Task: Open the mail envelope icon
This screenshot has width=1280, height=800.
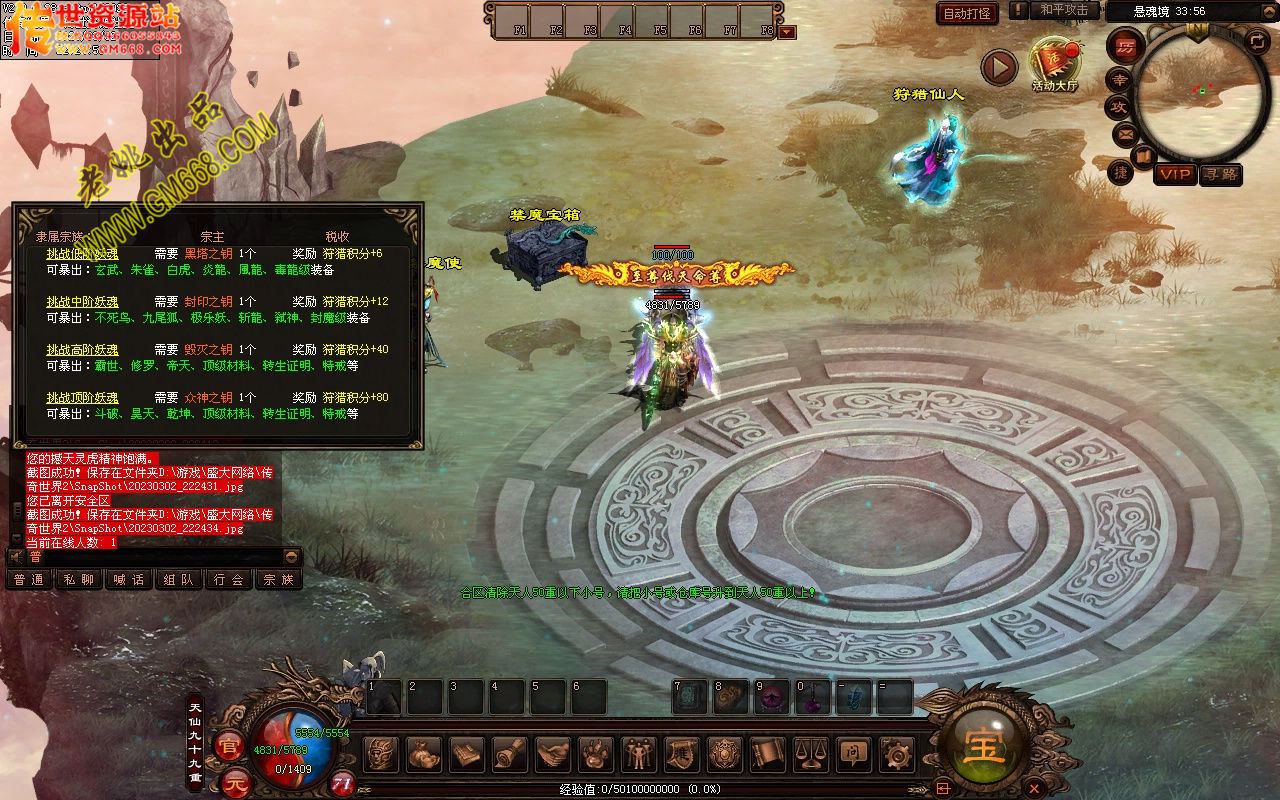Action: click(1126, 133)
